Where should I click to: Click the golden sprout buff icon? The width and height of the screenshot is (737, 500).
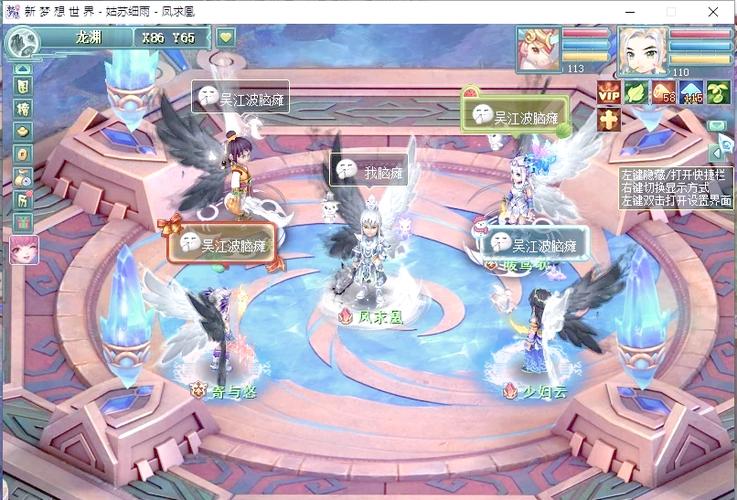[x=716, y=93]
